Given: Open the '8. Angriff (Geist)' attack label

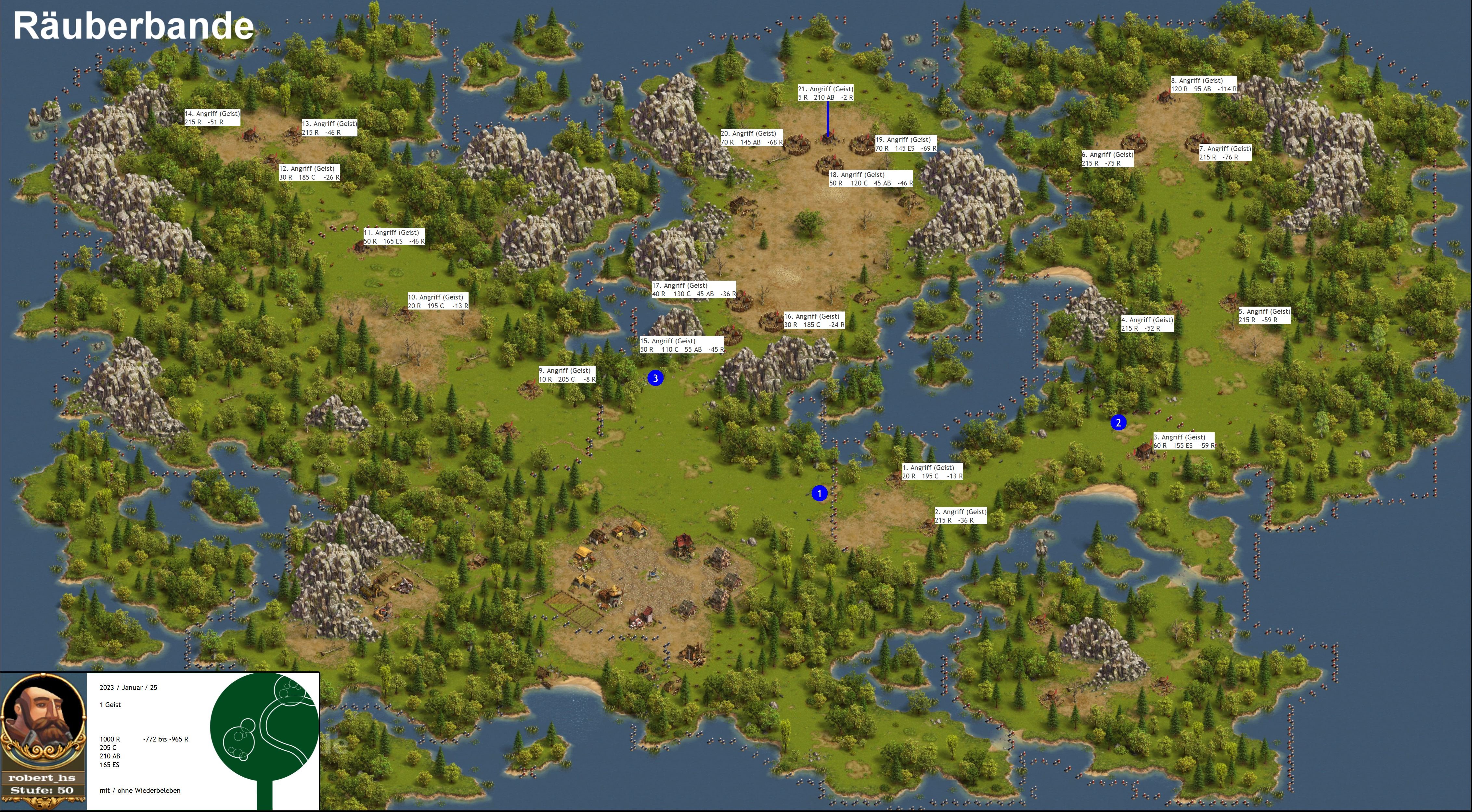Looking at the screenshot, I should point(1203,84).
